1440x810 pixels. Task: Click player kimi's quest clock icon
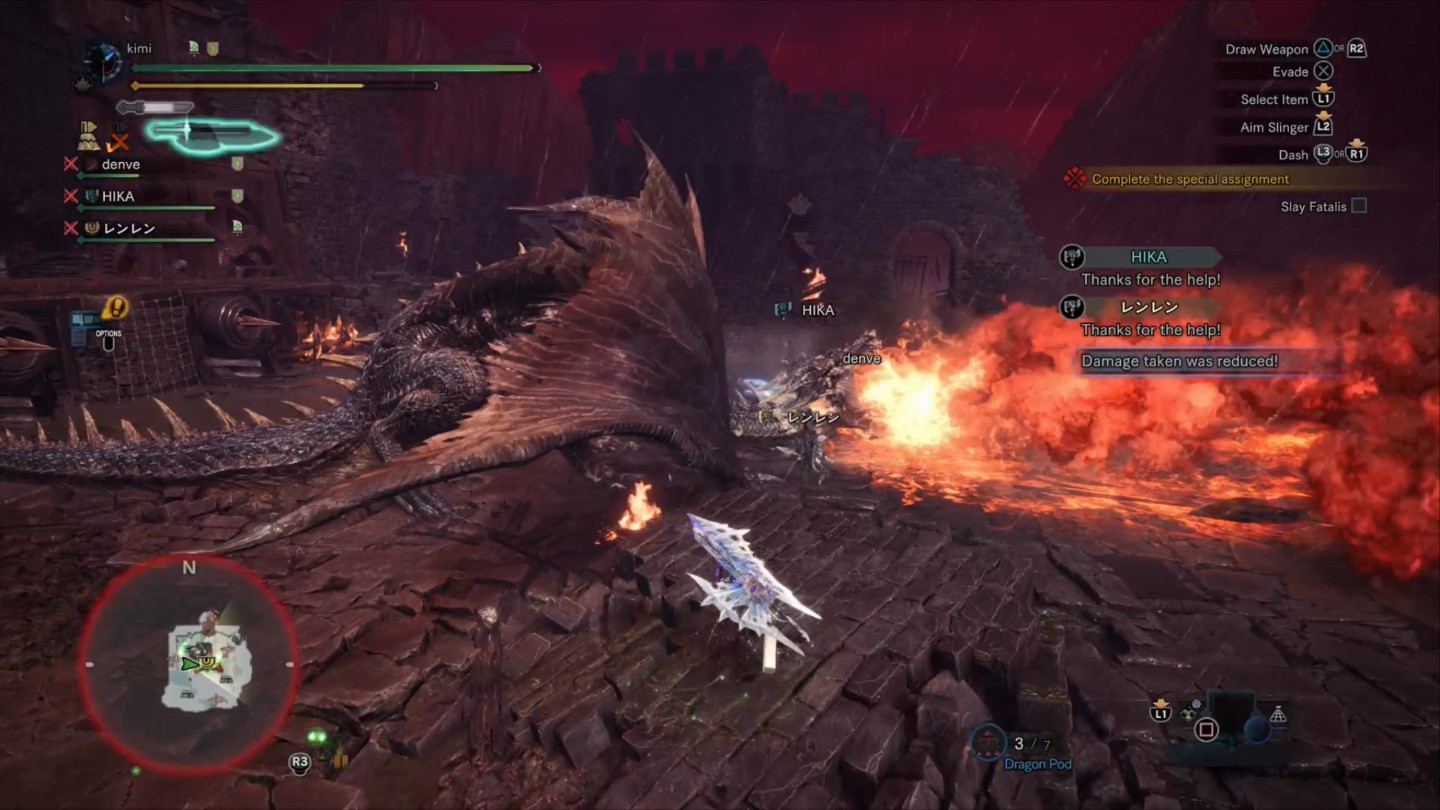(101, 62)
